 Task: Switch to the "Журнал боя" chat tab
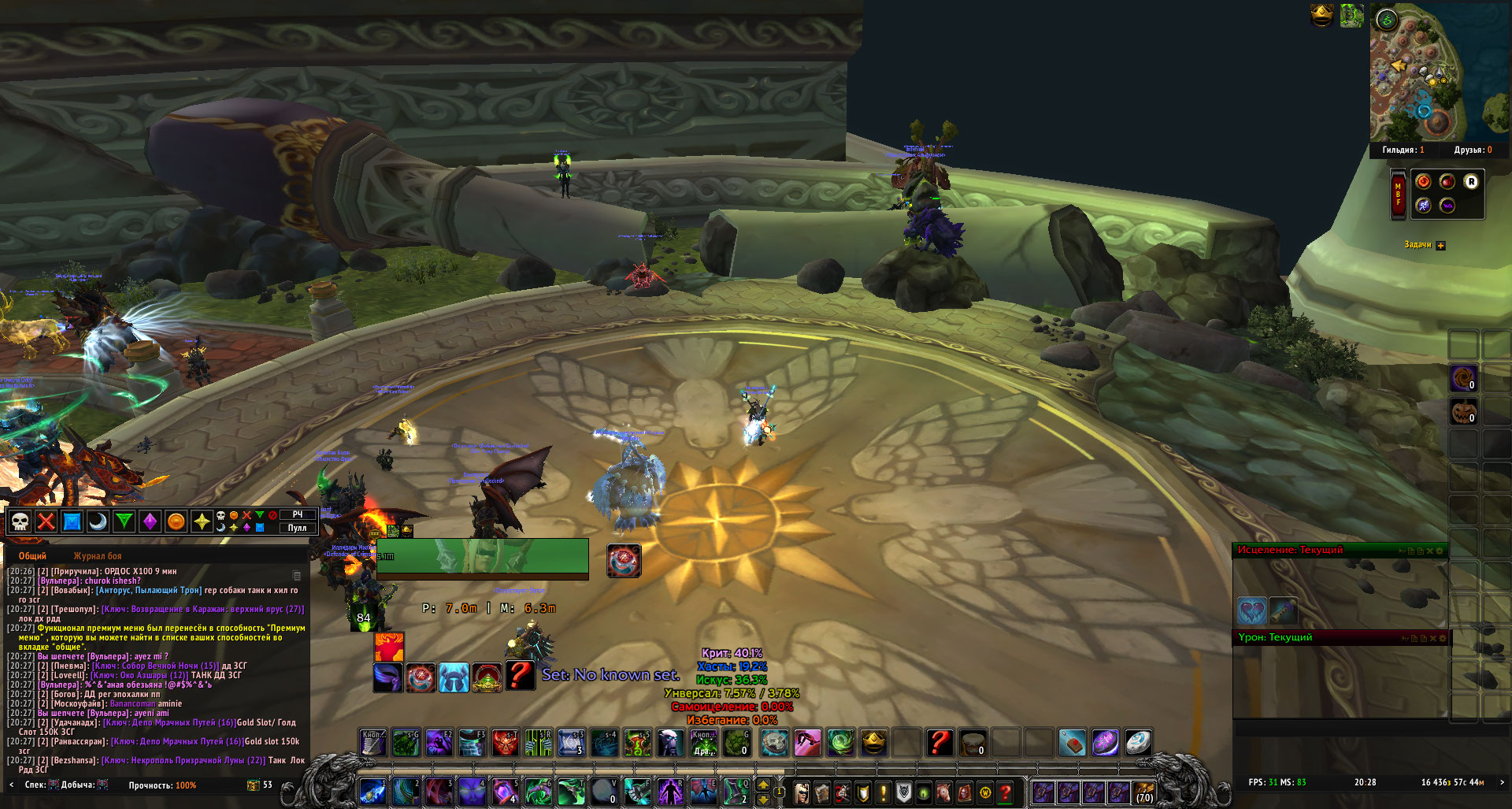coord(98,556)
